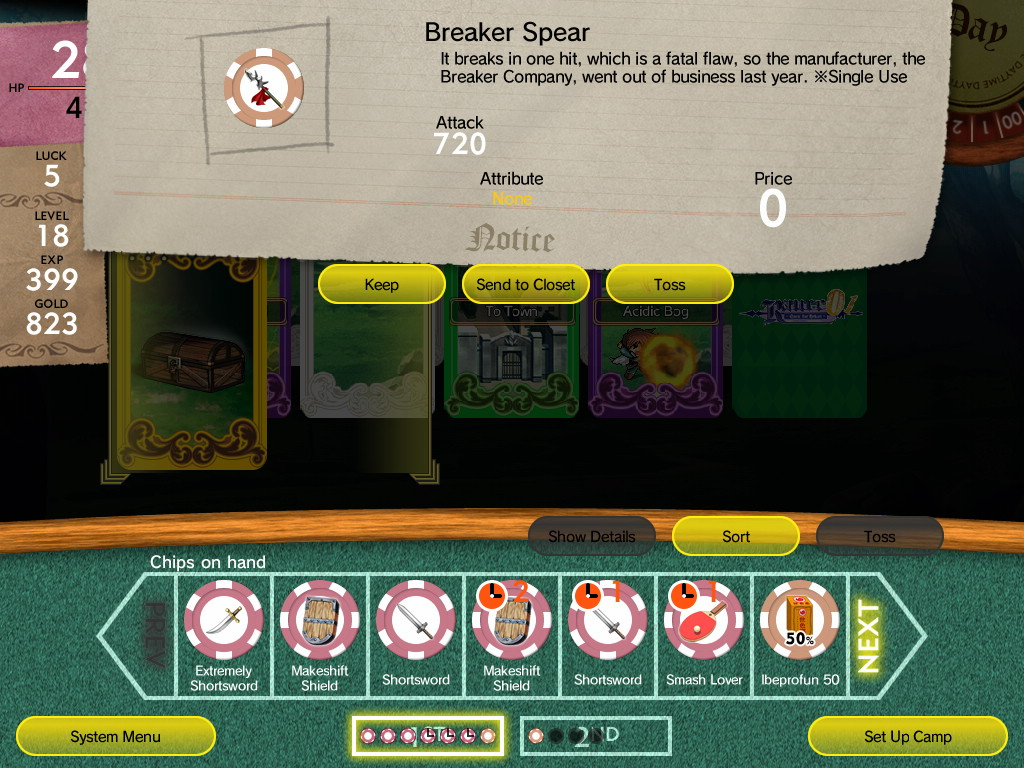Image resolution: width=1024 pixels, height=768 pixels.
Task: Send the Breaker Spear to Closet
Action: coord(525,285)
